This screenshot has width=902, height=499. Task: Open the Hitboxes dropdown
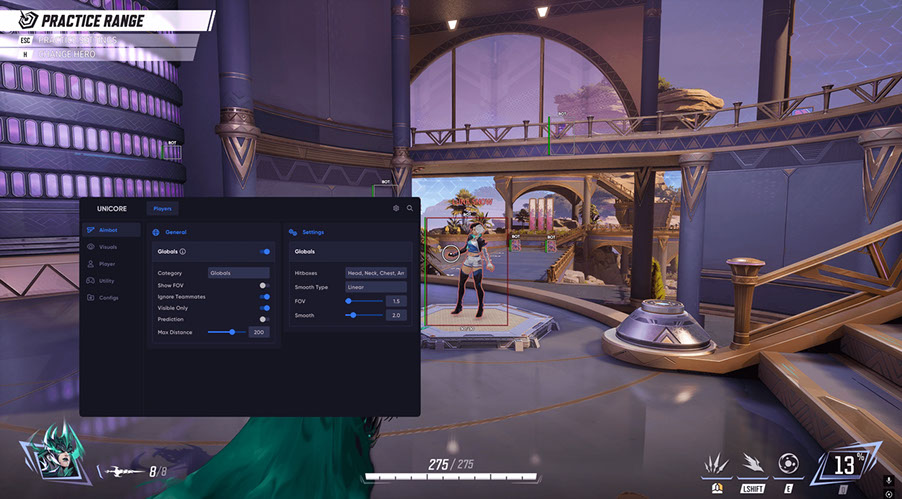click(375, 272)
